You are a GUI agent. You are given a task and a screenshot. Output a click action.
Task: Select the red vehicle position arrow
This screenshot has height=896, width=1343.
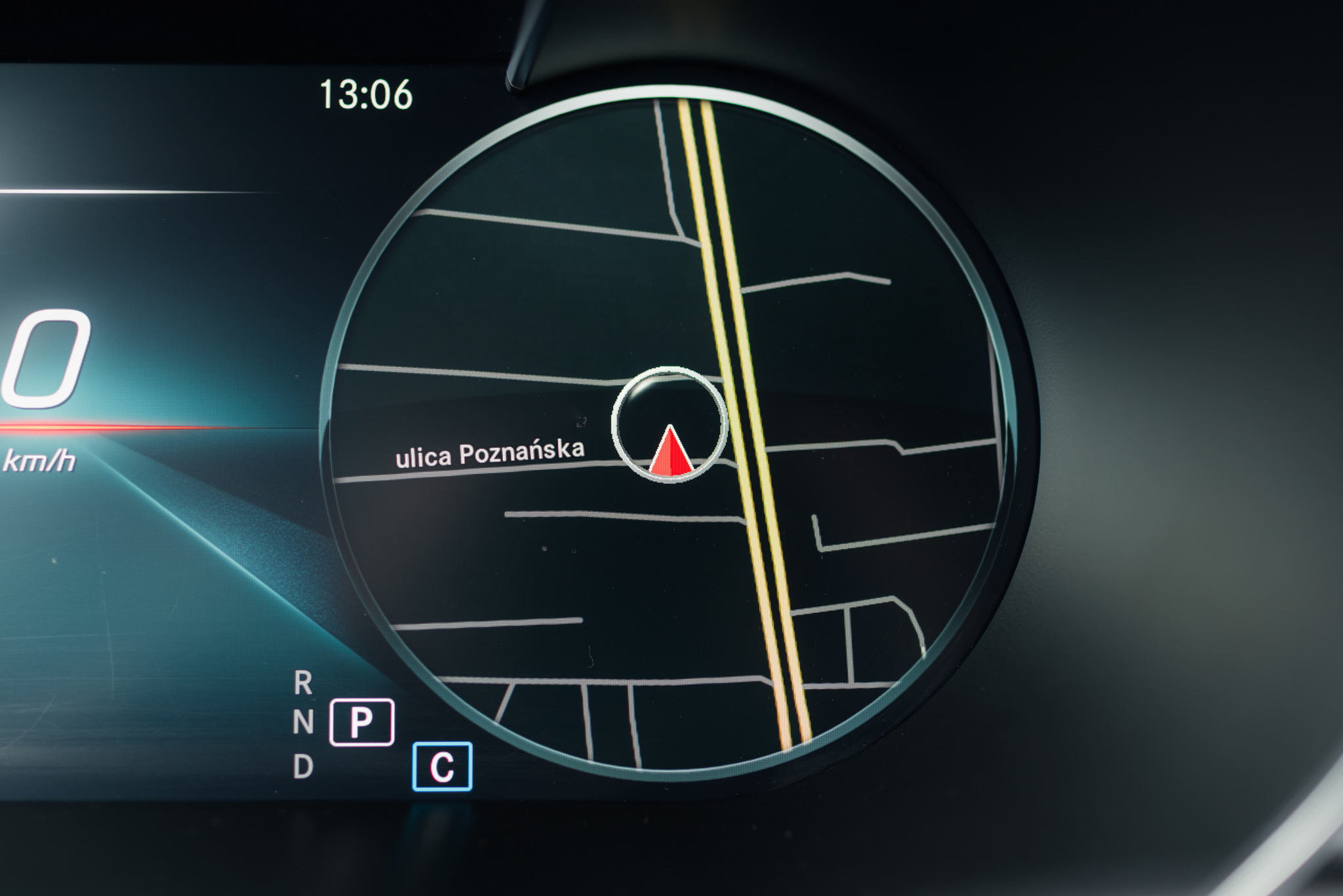coord(670,451)
